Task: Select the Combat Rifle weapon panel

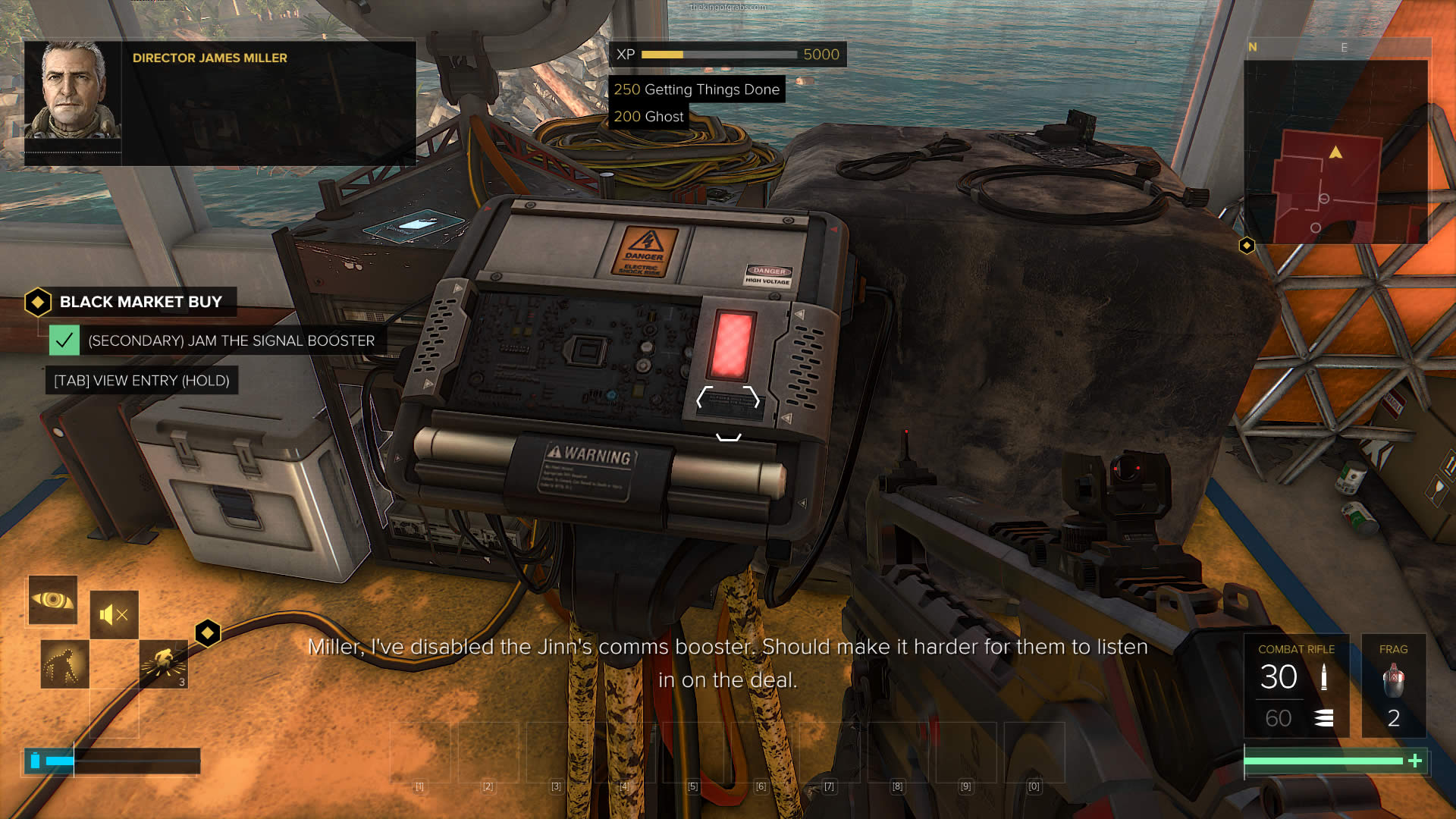Action: pos(1296,686)
